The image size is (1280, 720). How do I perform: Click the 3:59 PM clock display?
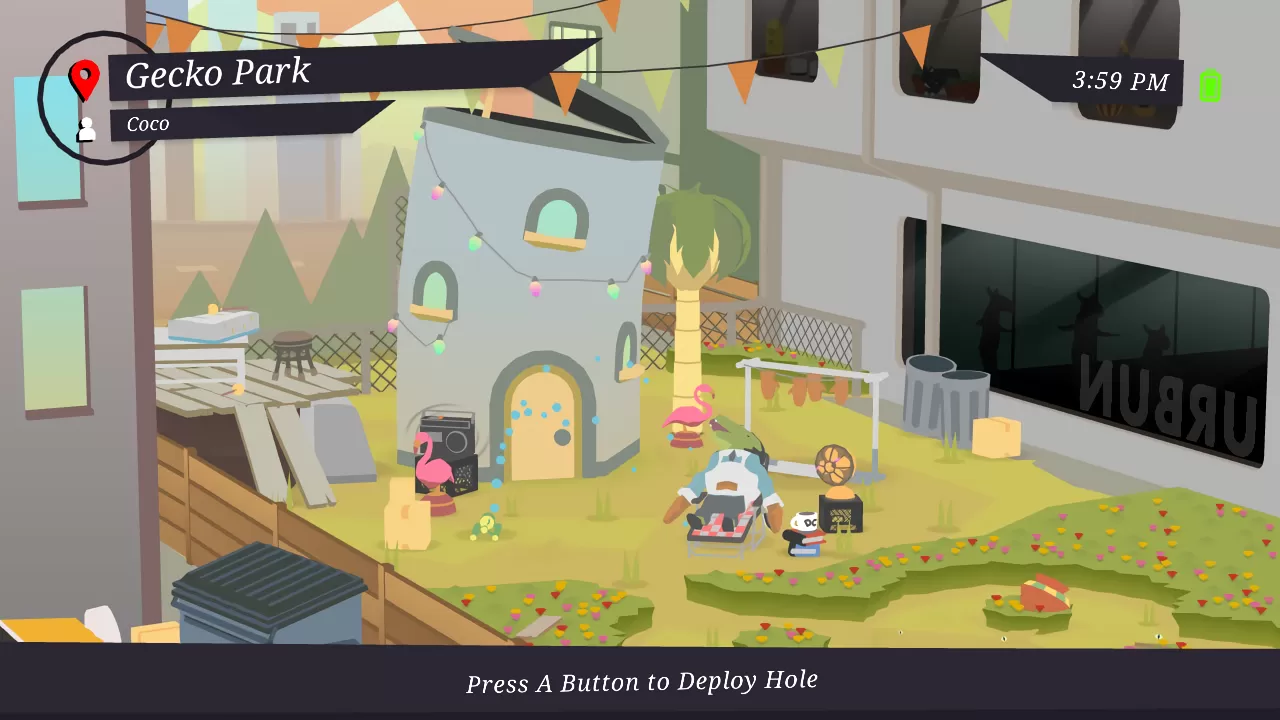click(1120, 82)
